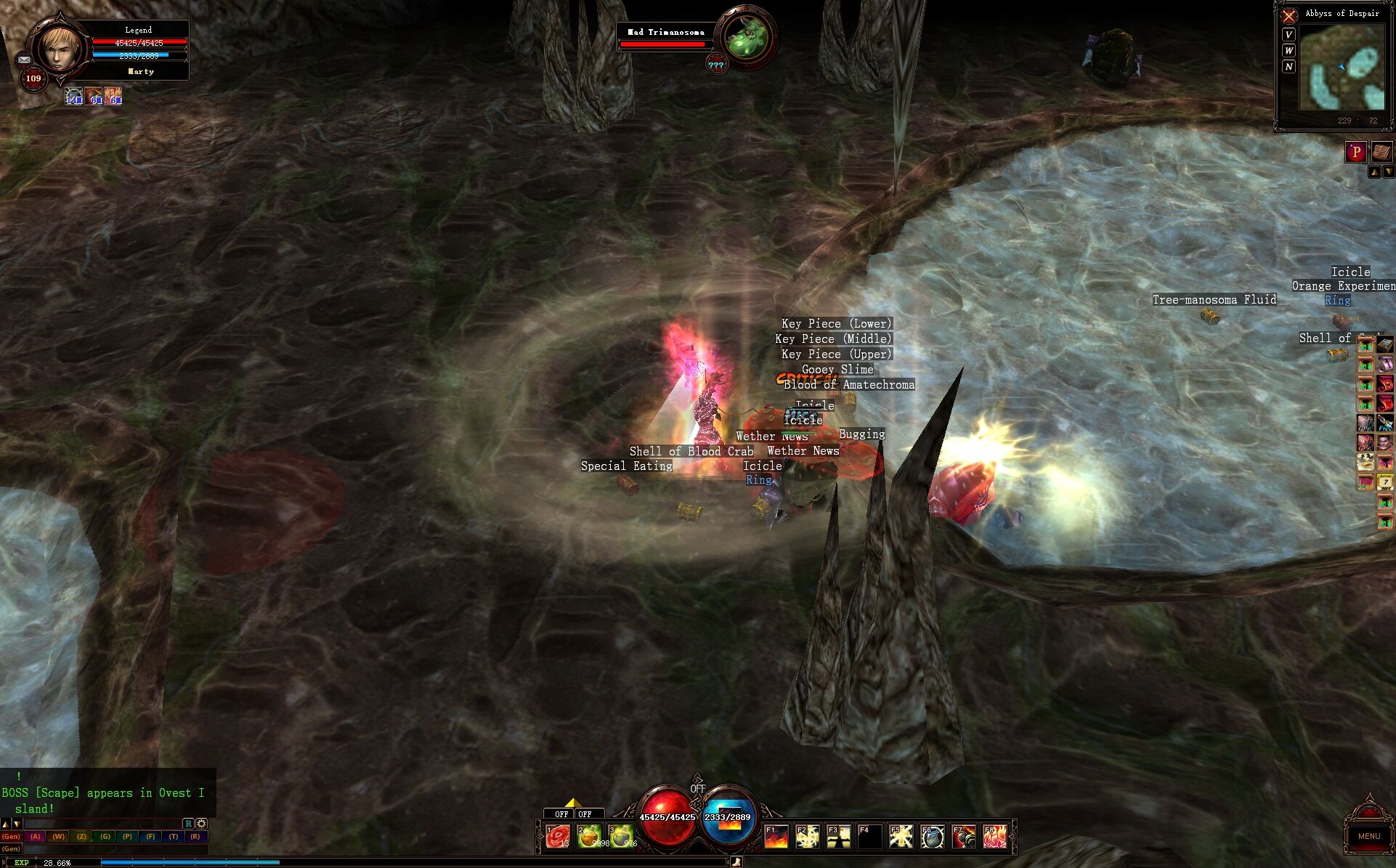This screenshot has width=1396, height=868.
Task: Click the minimap V button
Action: click(x=1289, y=35)
